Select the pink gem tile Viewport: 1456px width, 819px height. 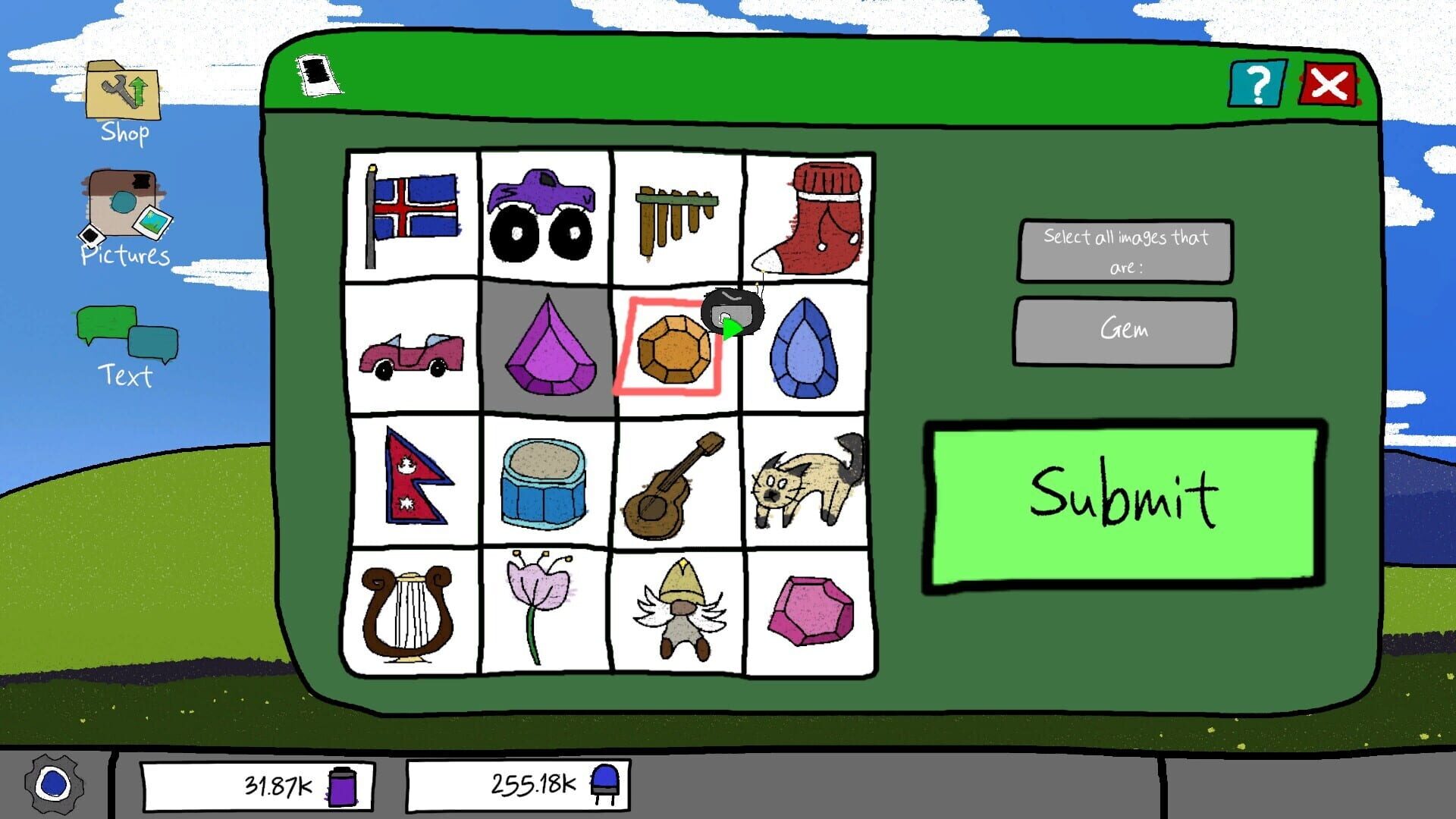click(810, 612)
